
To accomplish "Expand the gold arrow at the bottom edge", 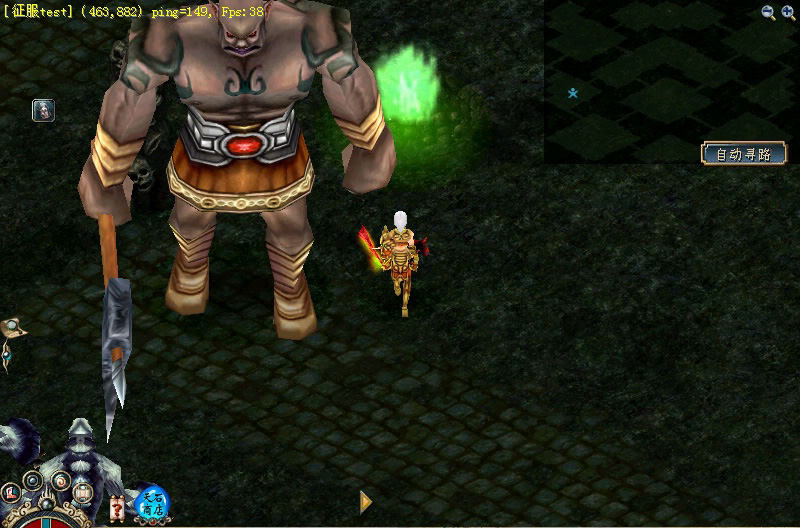I will click(366, 502).
